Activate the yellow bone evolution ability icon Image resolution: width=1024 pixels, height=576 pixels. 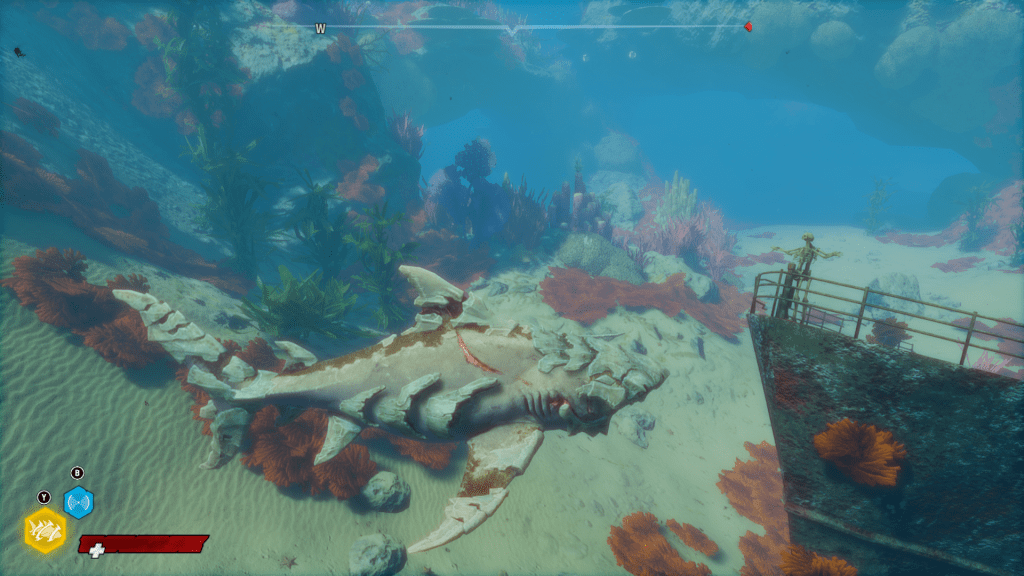[45, 531]
